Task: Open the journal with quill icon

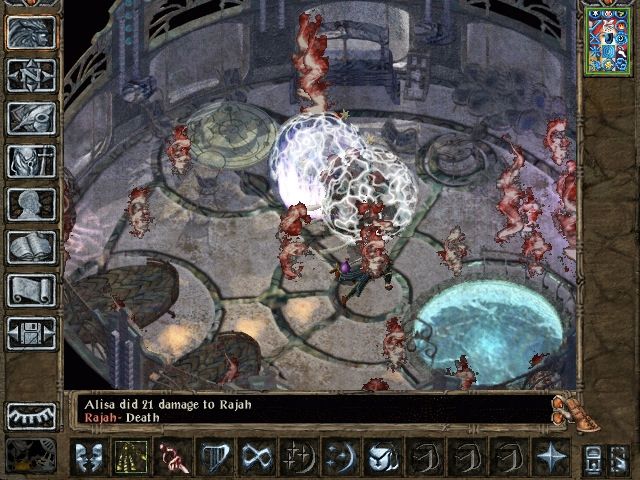Action: (31, 117)
